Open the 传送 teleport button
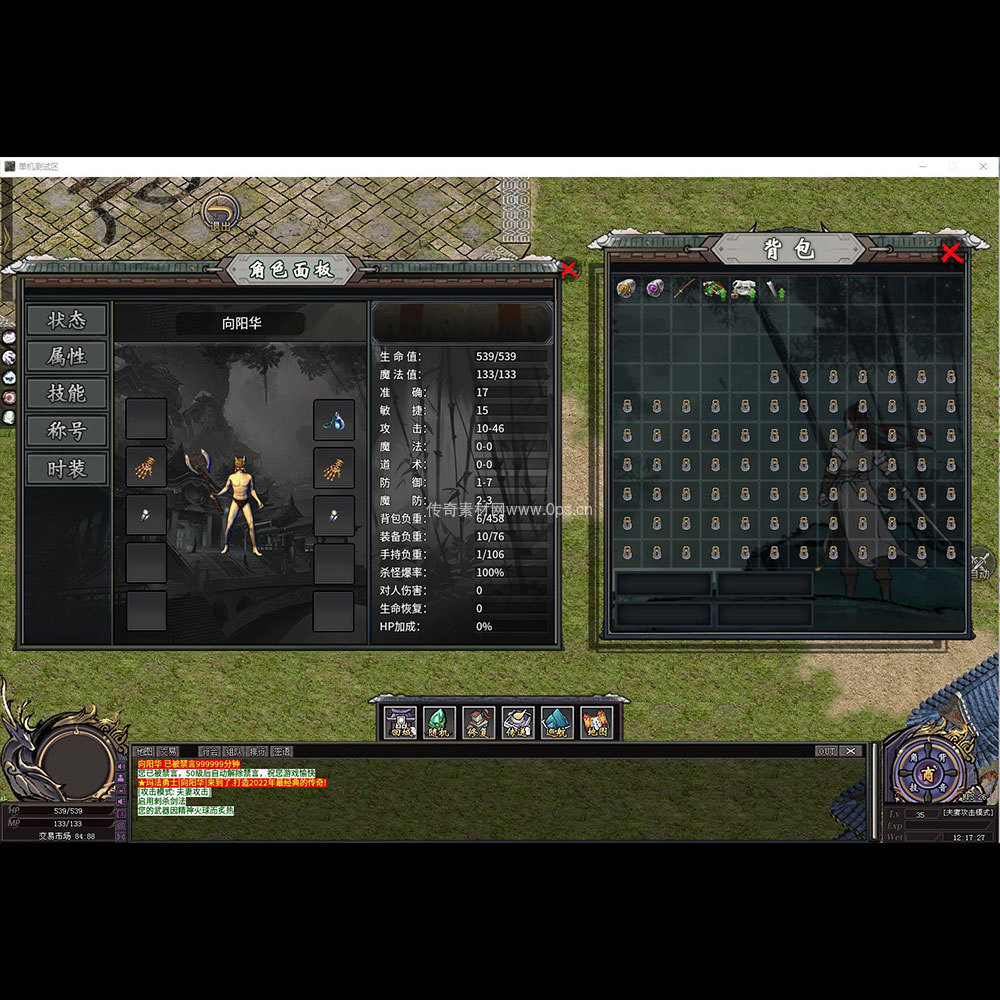Screen dimensions: 1000x1000 tap(517, 722)
